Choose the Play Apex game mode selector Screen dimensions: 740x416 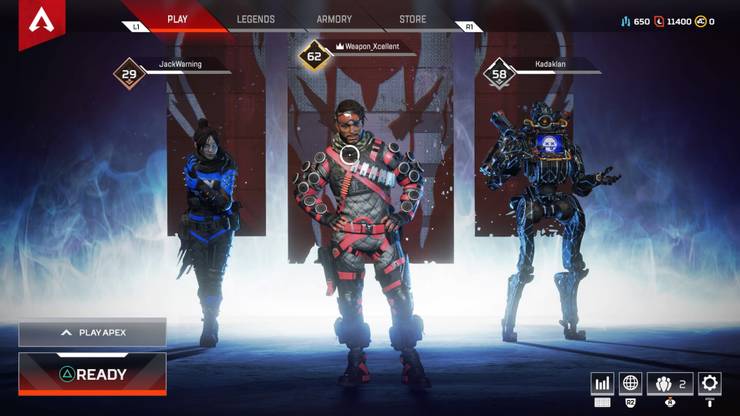tap(92, 332)
